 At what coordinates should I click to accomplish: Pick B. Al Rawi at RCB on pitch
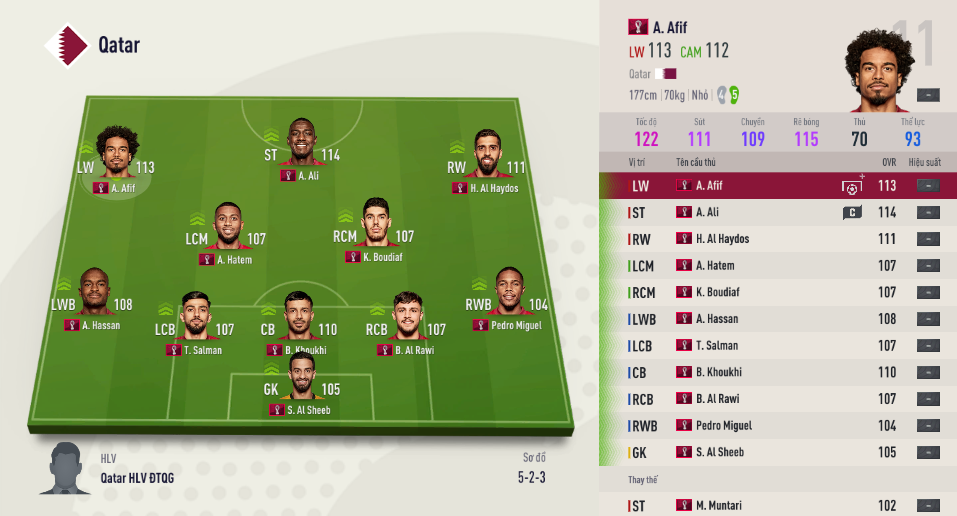click(407, 317)
